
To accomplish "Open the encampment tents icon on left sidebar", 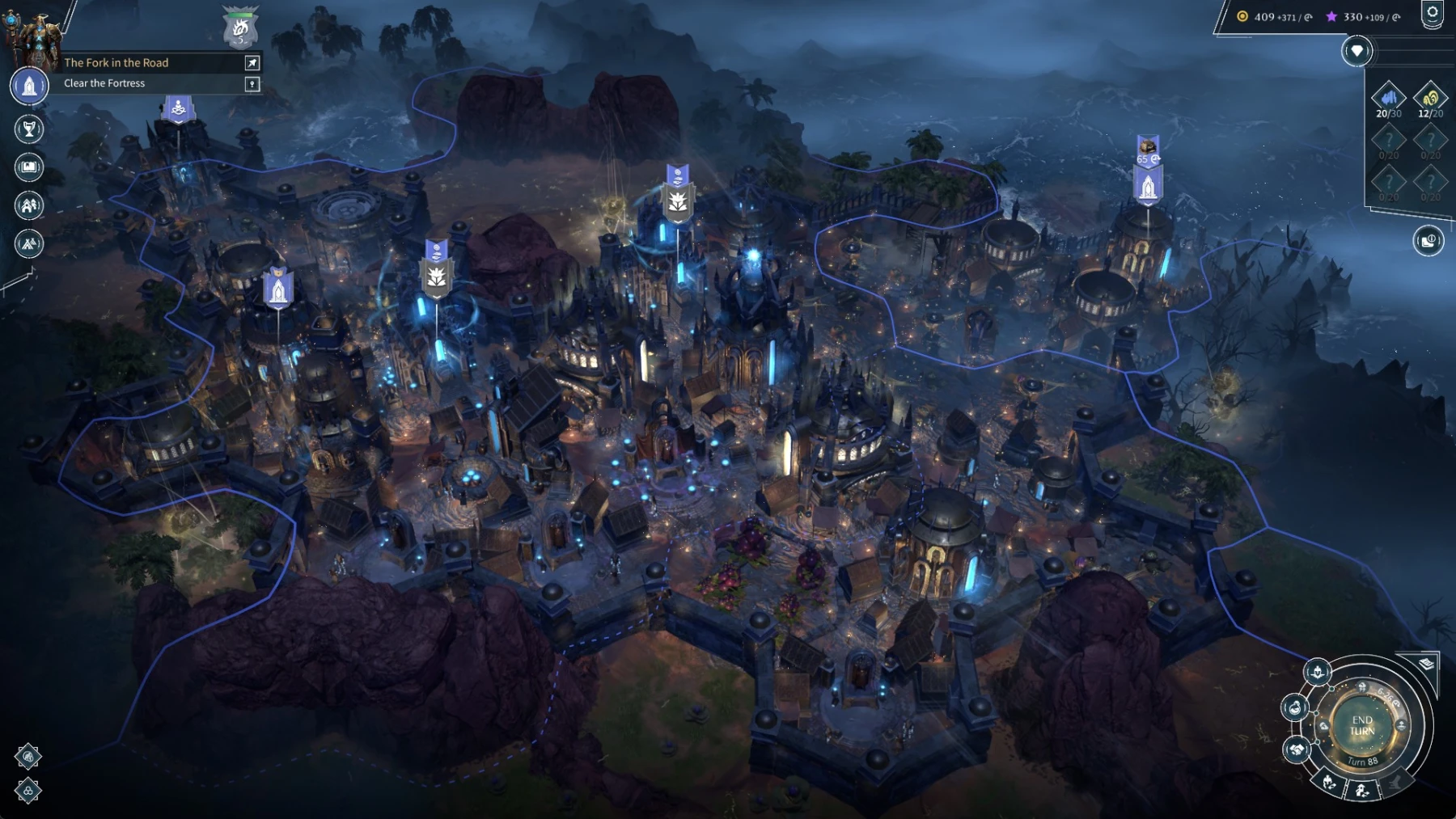I will pos(29,243).
